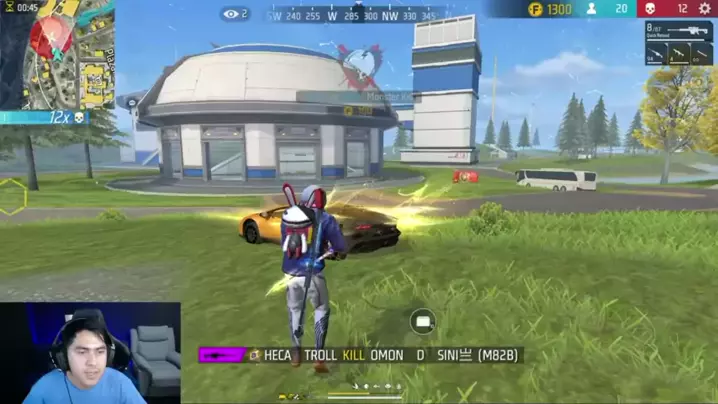718x404 pixels.
Task: Switch to the weapon slot with 94 ammo
Action: point(656,56)
